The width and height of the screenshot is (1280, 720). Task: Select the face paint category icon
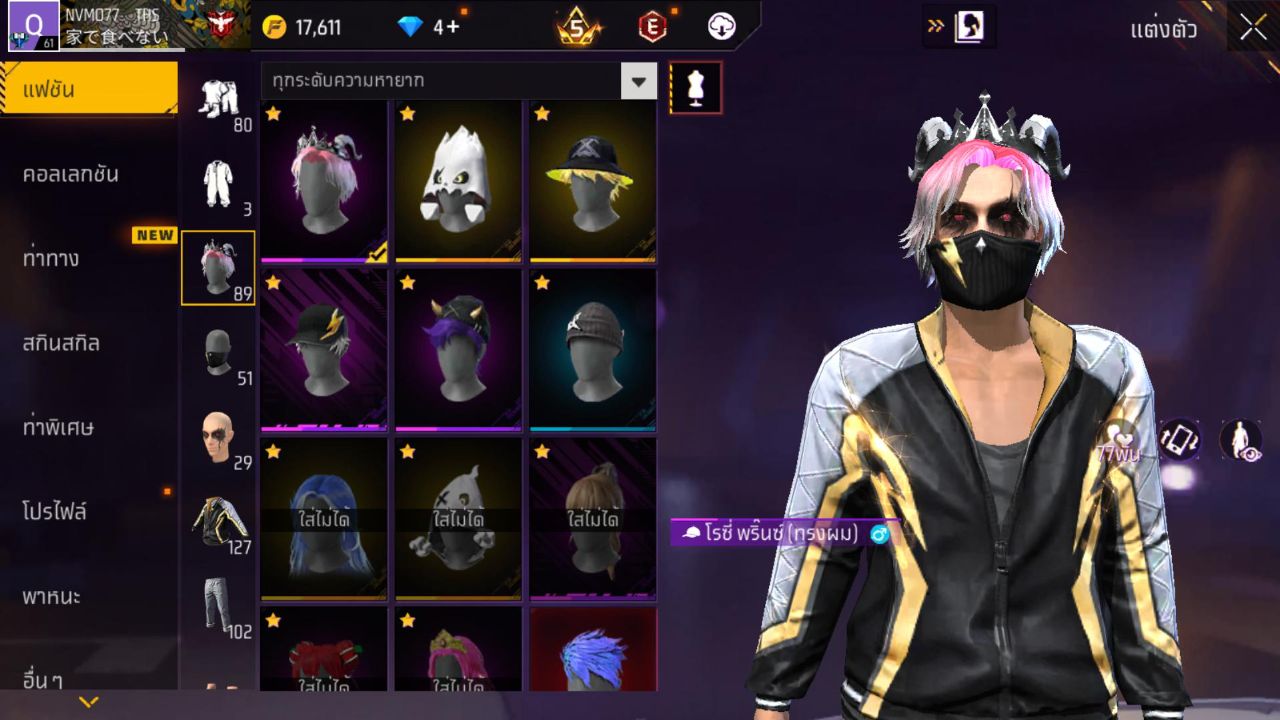pos(218,430)
